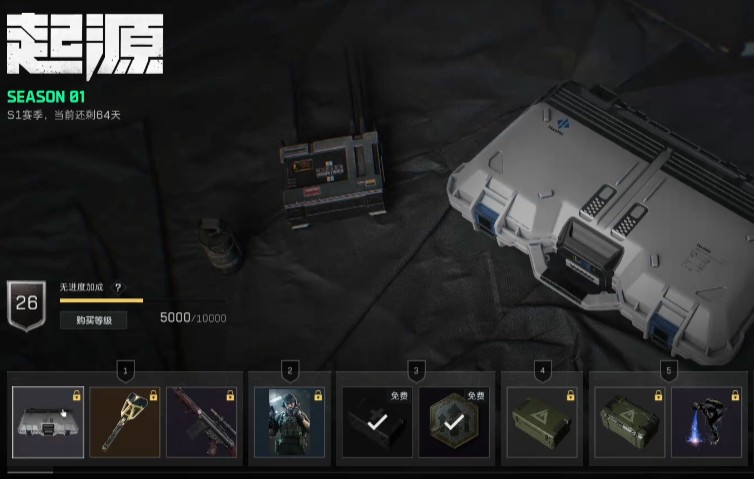Select the green crate reward under tier 5
The height and width of the screenshot is (479, 754).
630,422
